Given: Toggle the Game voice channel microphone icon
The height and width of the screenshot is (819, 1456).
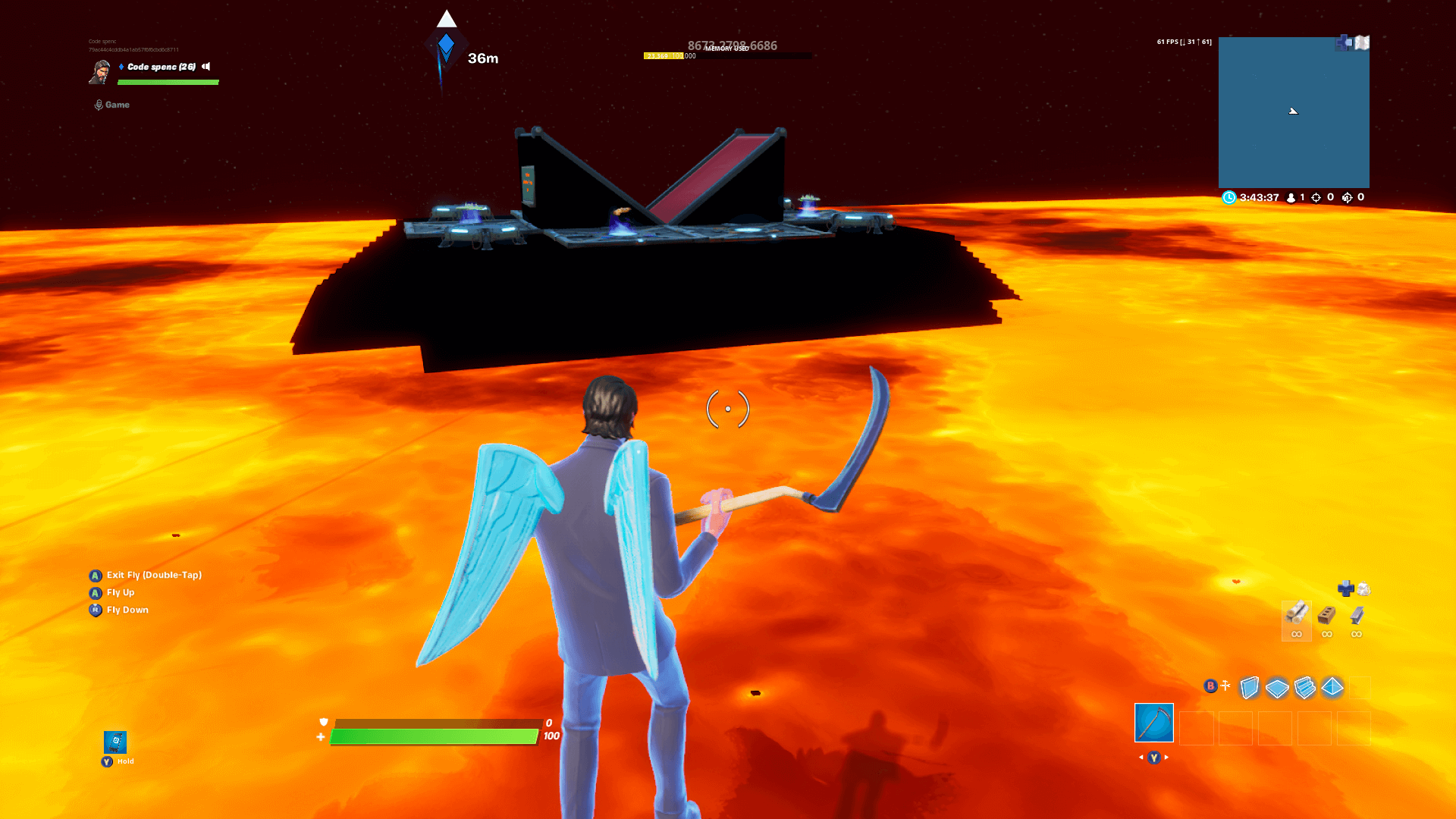Looking at the screenshot, I should (98, 104).
